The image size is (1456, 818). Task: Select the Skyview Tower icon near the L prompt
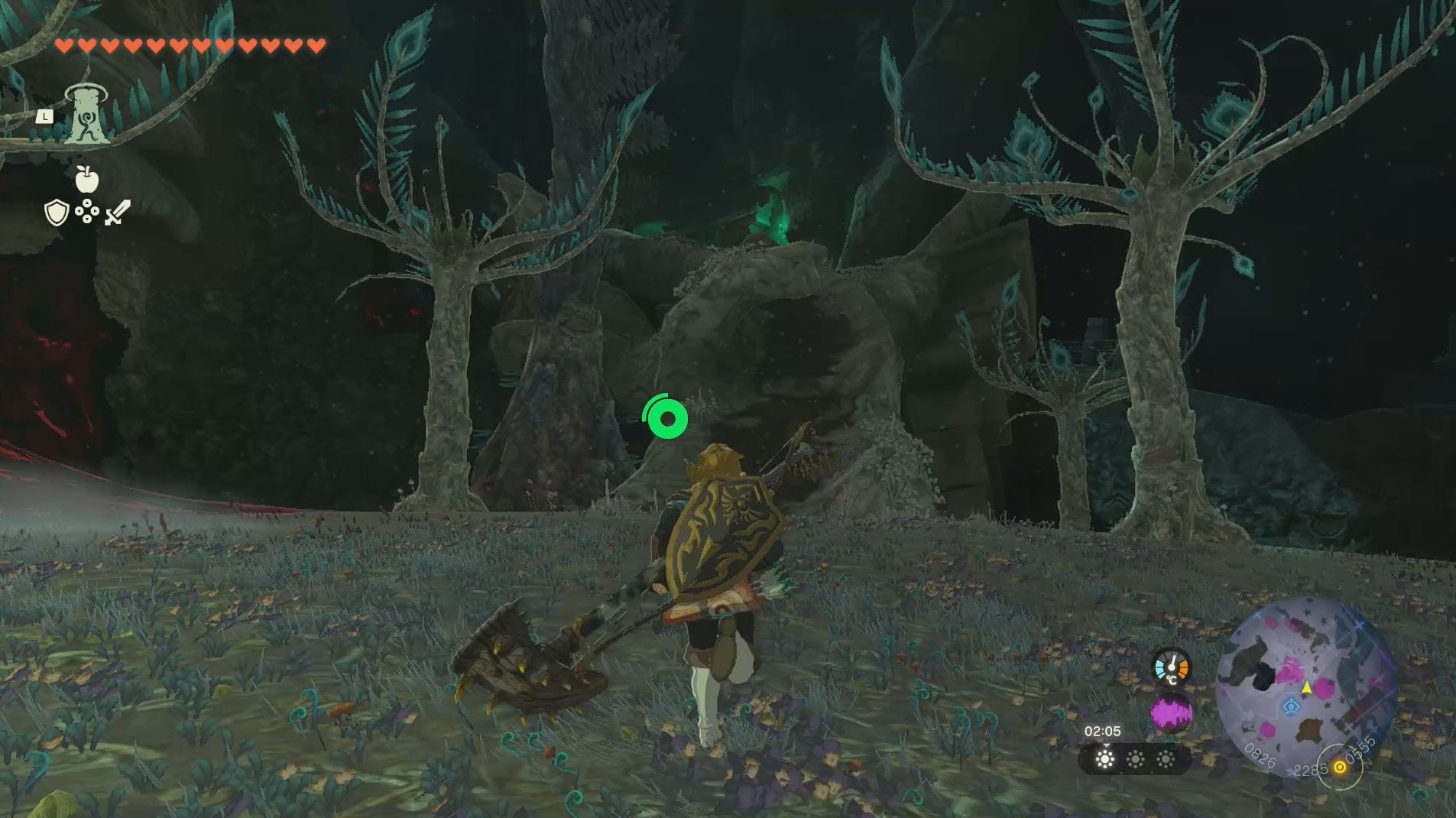[x=88, y=115]
